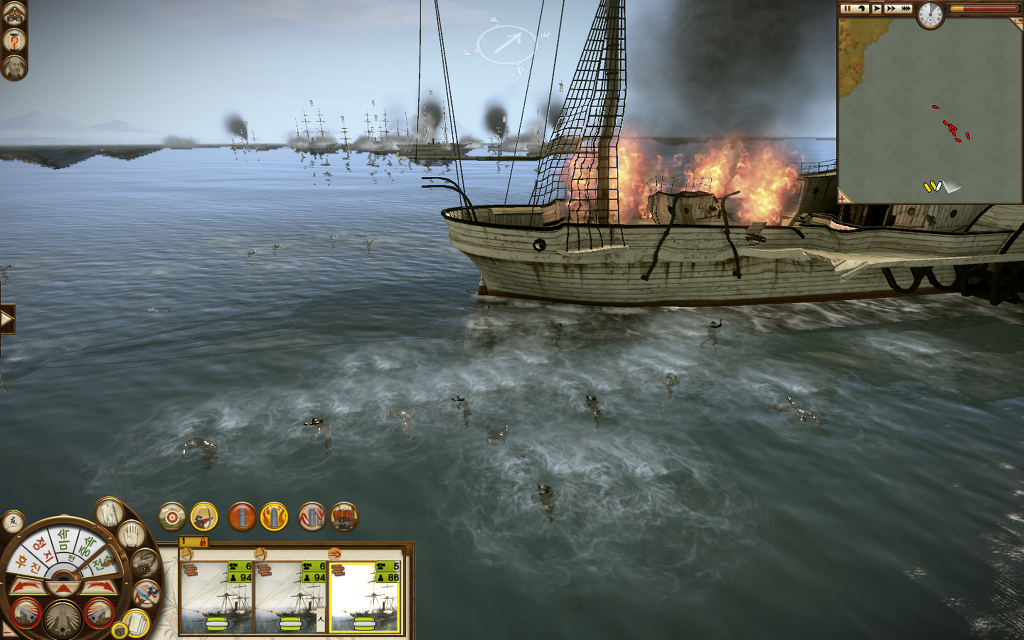Open the help lantern with question mark
The image size is (1024, 640).
pyautogui.click(x=13, y=40)
